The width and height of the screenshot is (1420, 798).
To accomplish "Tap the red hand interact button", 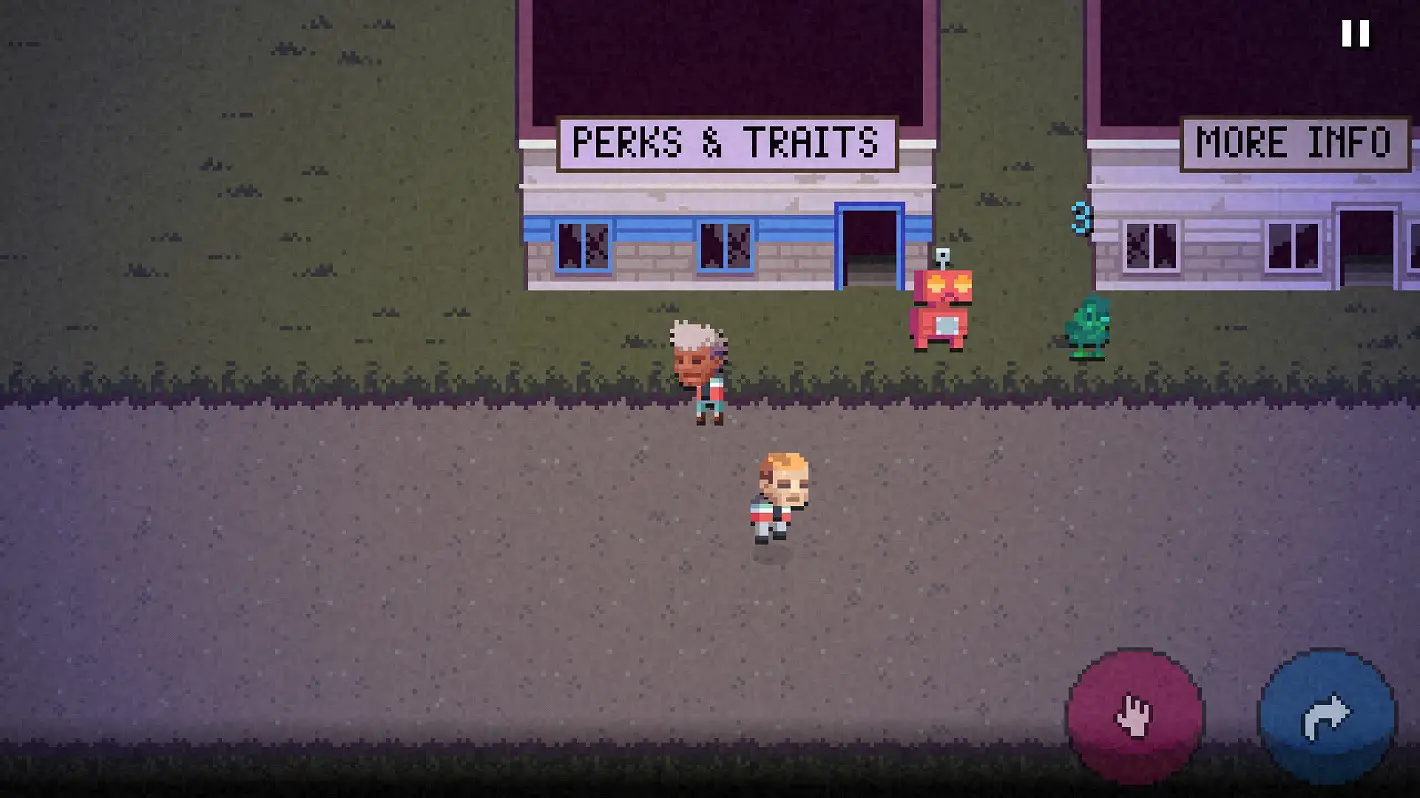I will pyautogui.click(x=1135, y=716).
